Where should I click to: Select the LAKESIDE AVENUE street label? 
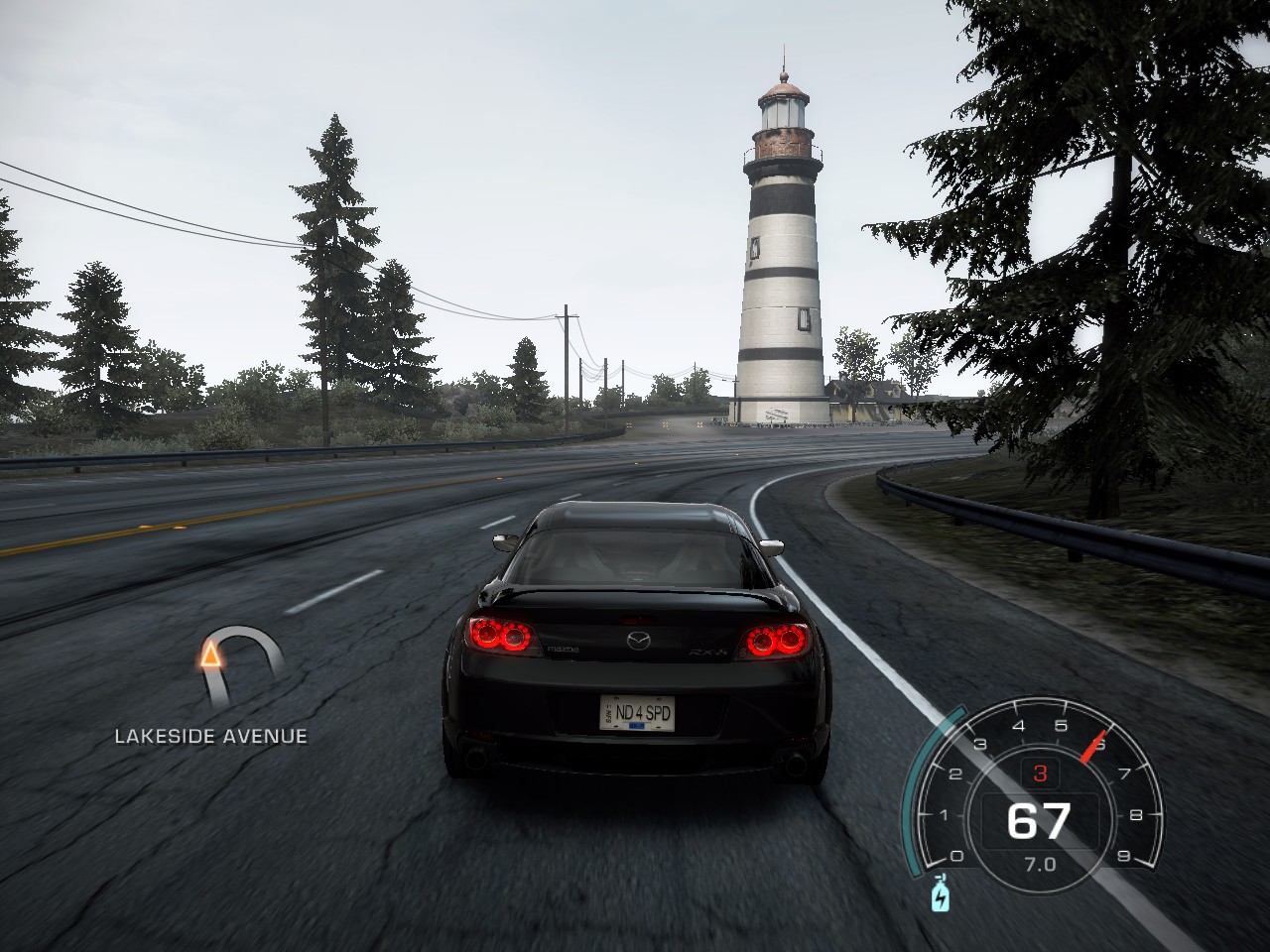click(211, 736)
